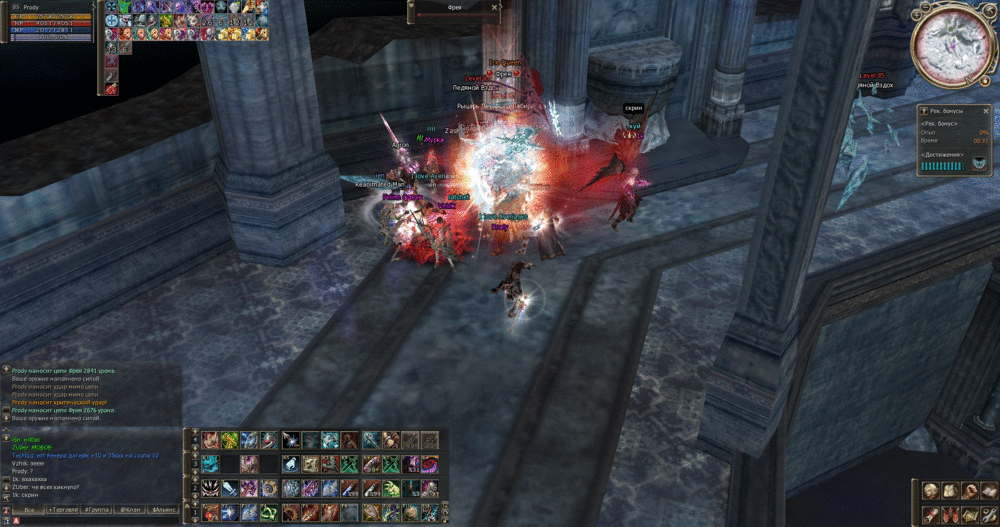Open the actions flexed-arm icon
The image size is (1000, 527).
tap(968, 490)
